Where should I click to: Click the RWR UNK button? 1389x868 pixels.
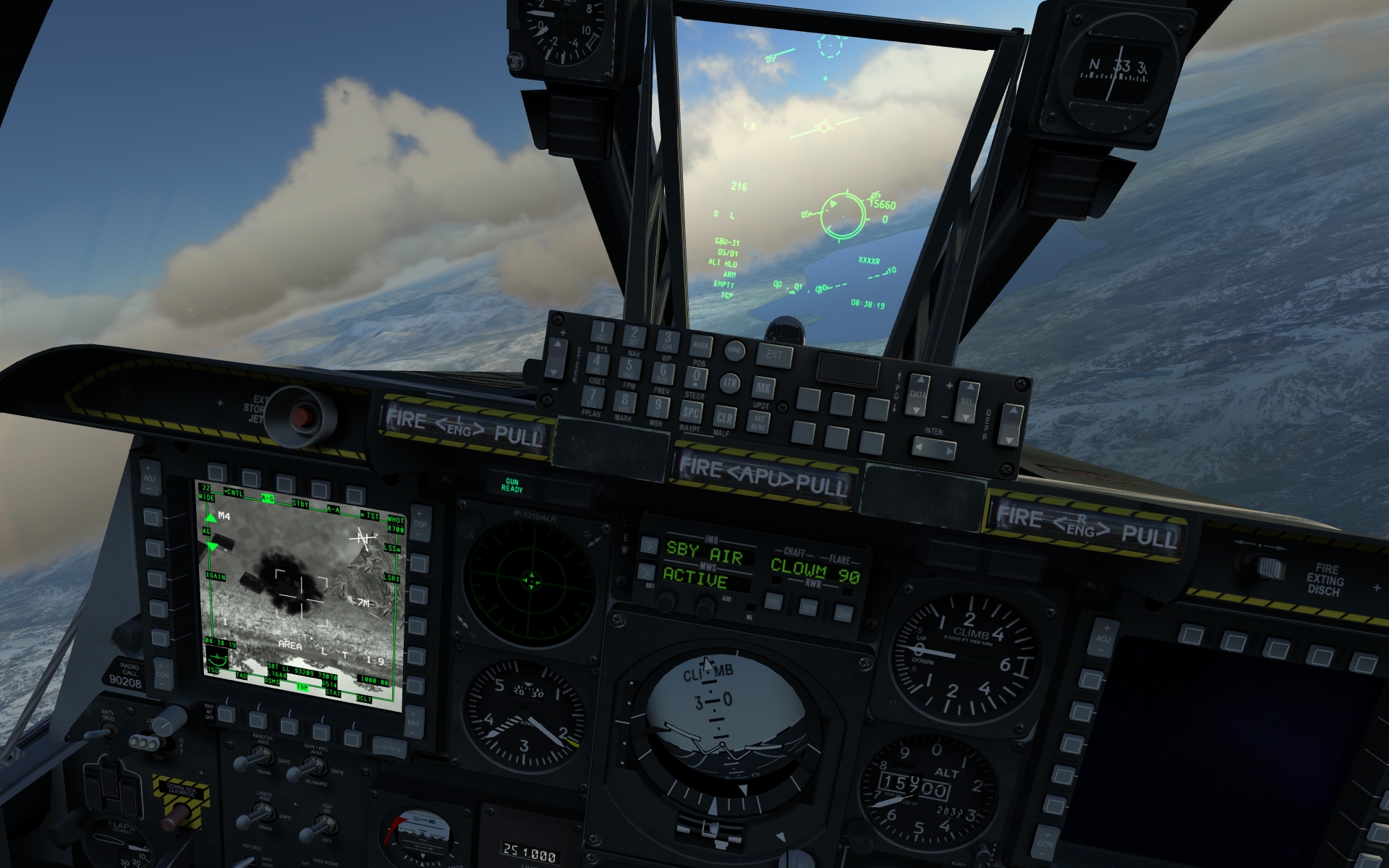point(844,614)
